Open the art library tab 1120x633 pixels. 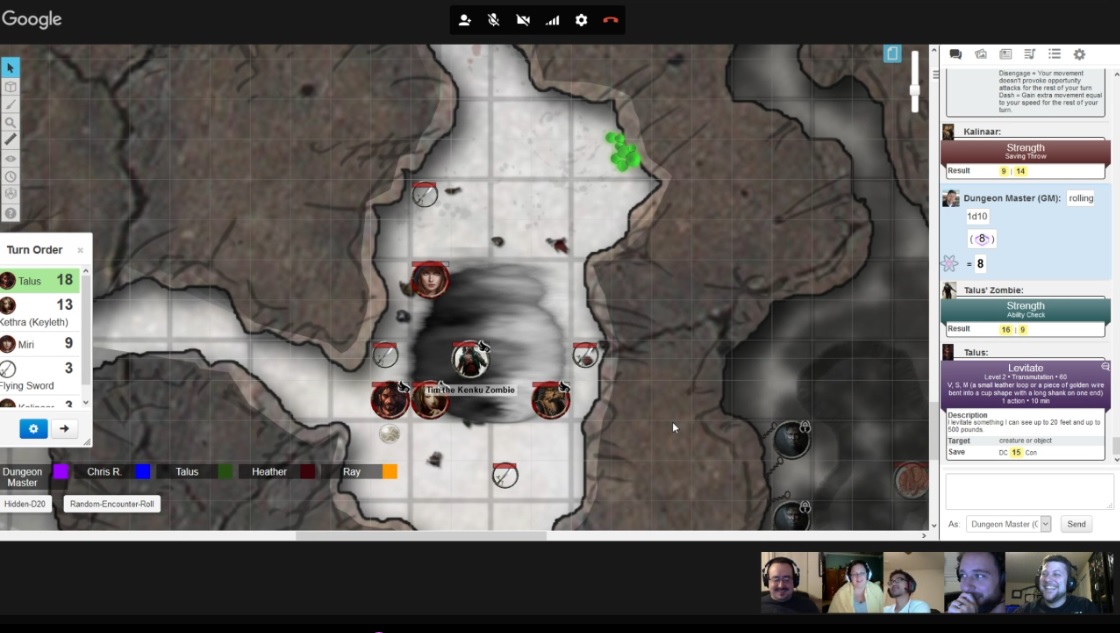980,55
